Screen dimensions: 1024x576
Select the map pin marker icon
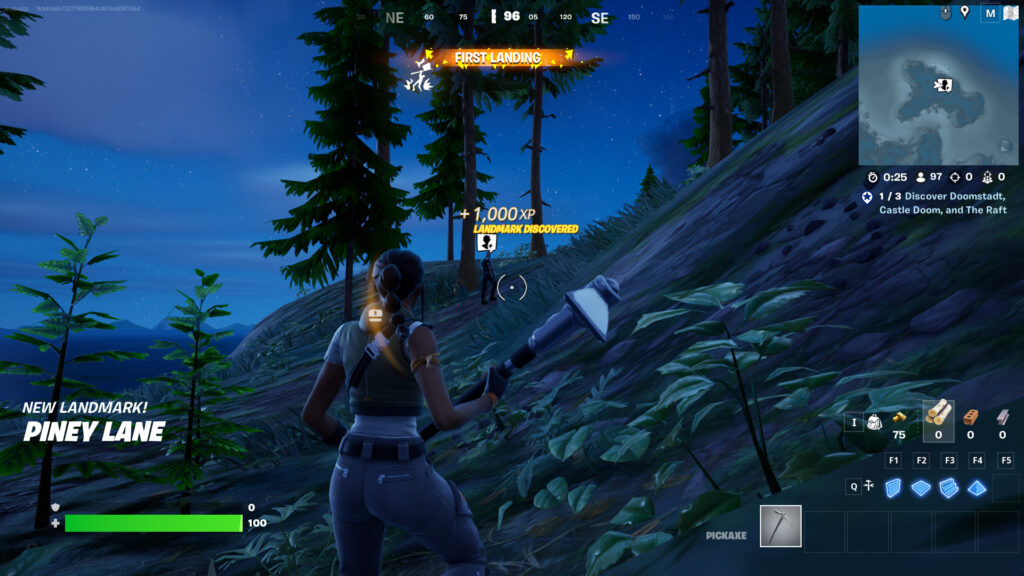pyautogui.click(x=964, y=12)
